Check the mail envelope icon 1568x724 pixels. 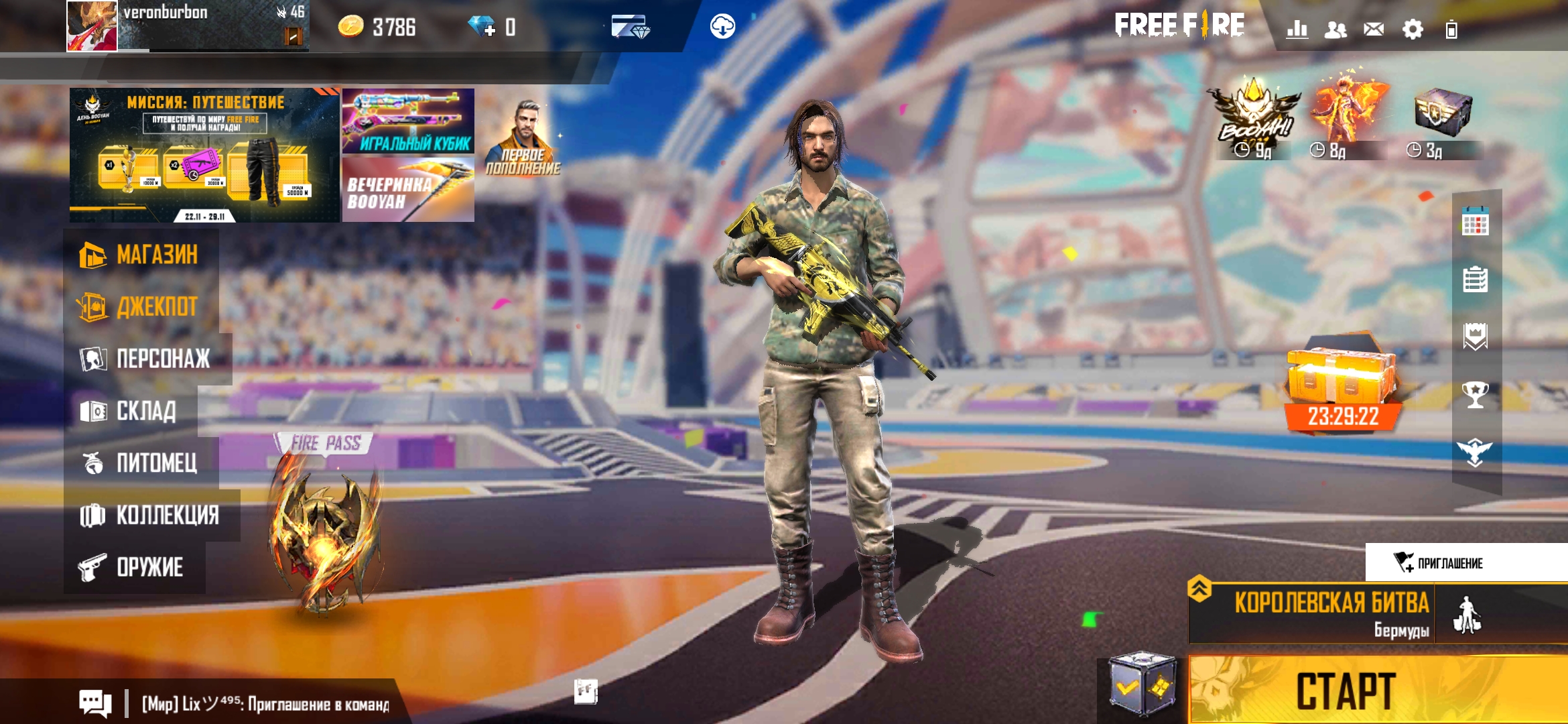(1374, 29)
